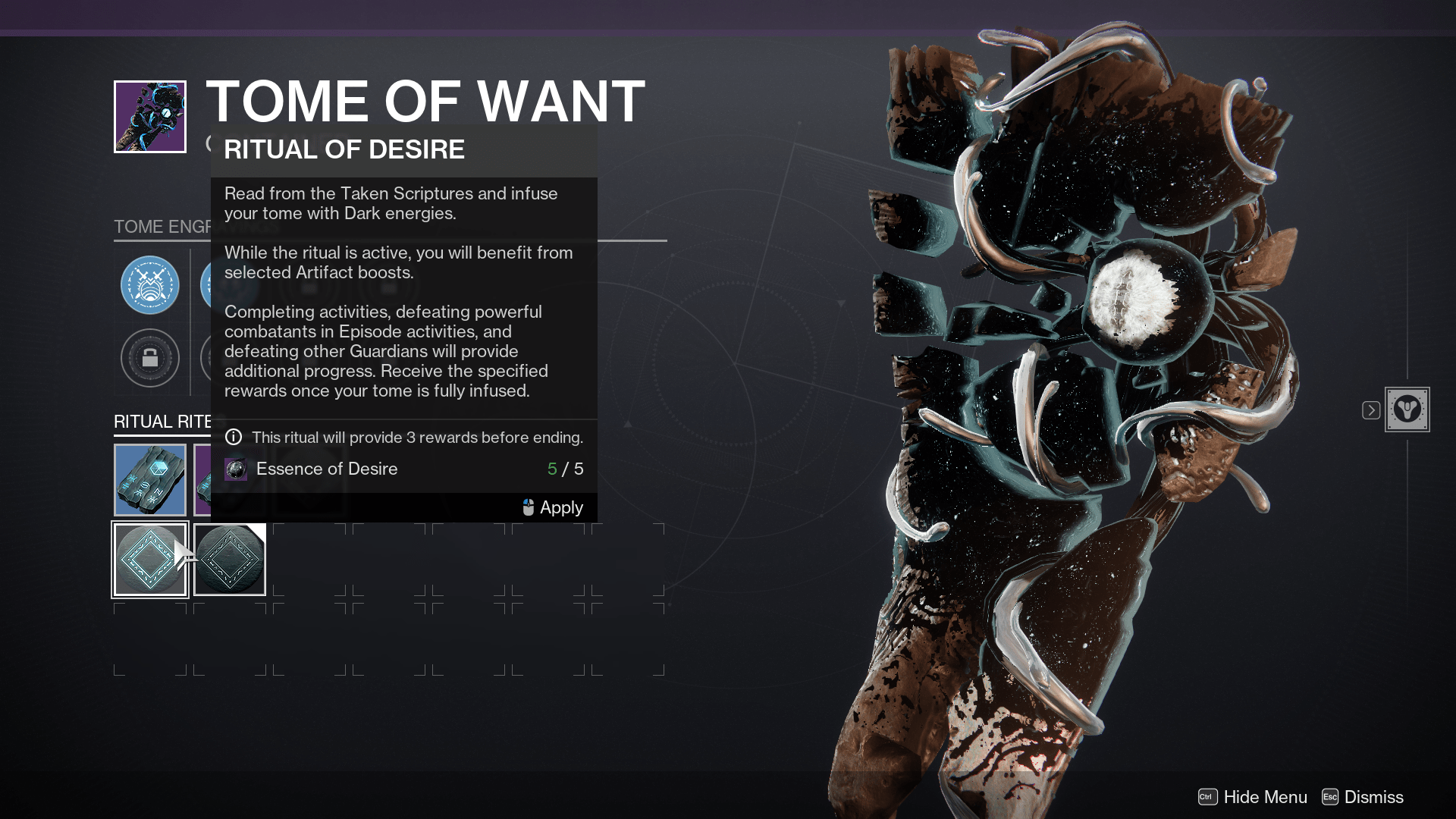Expand the right-side arrow panel
Viewport: 1456px width, 819px height.
click(x=1370, y=410)
